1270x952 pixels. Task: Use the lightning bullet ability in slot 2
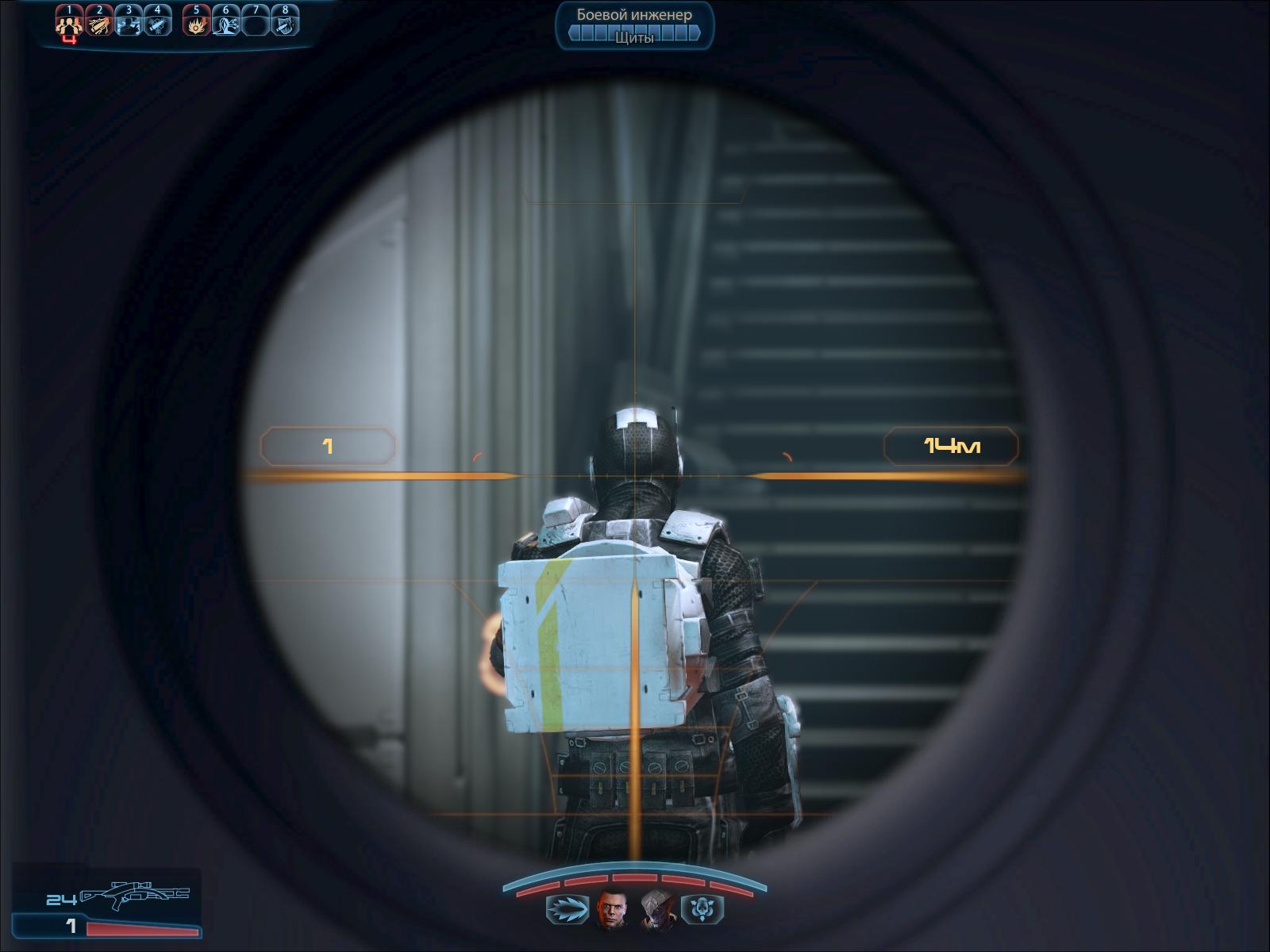(99, 24)
